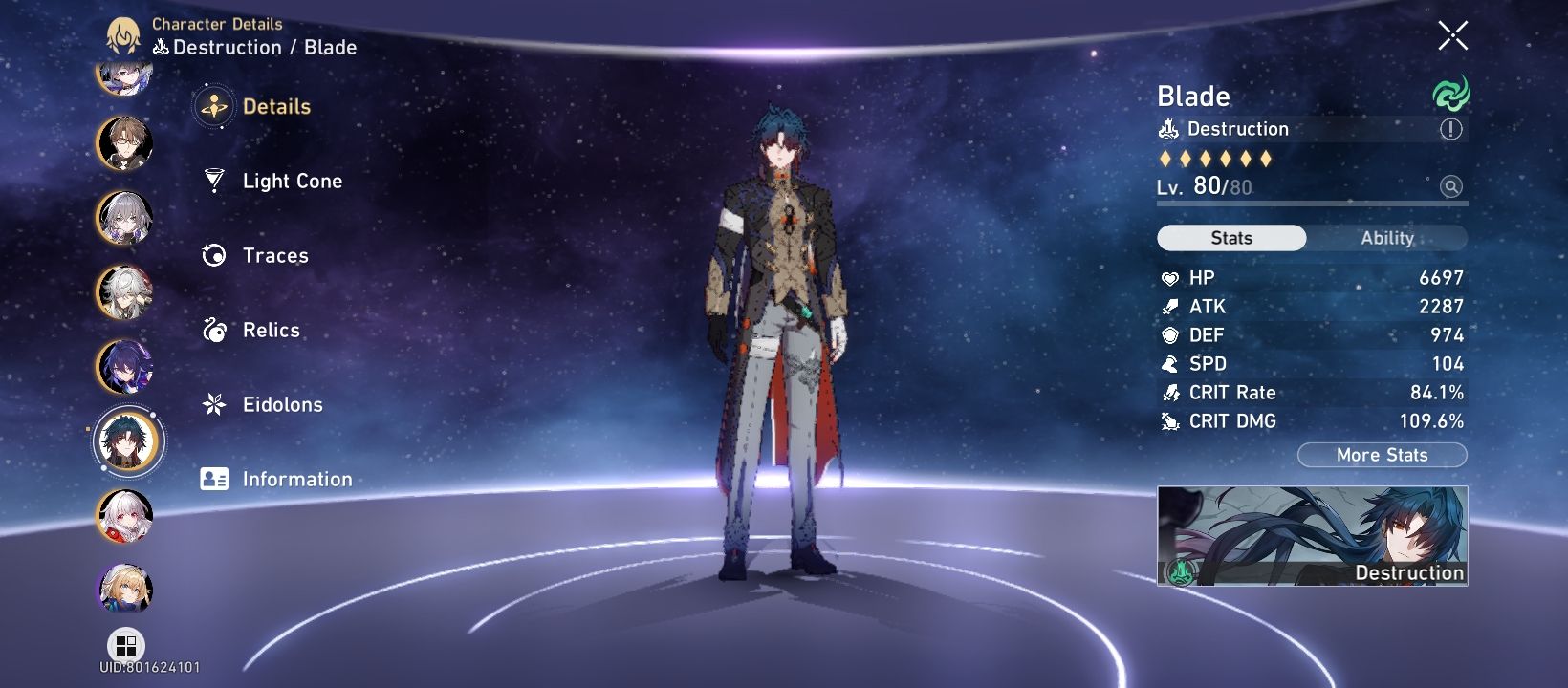
Task: Select the Stats tab
Action: [1230, 237]
